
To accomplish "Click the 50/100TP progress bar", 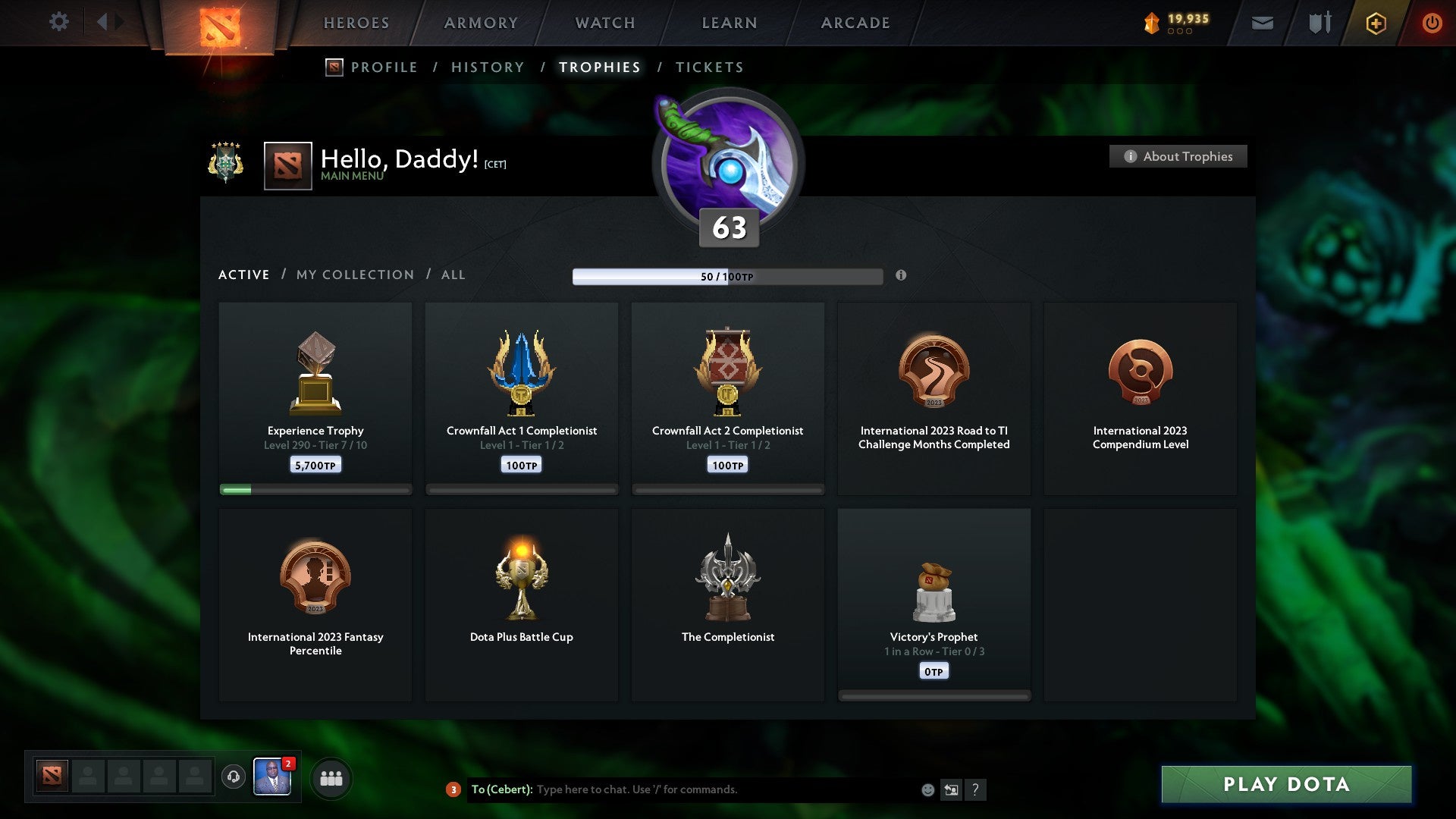I will 728,277.
